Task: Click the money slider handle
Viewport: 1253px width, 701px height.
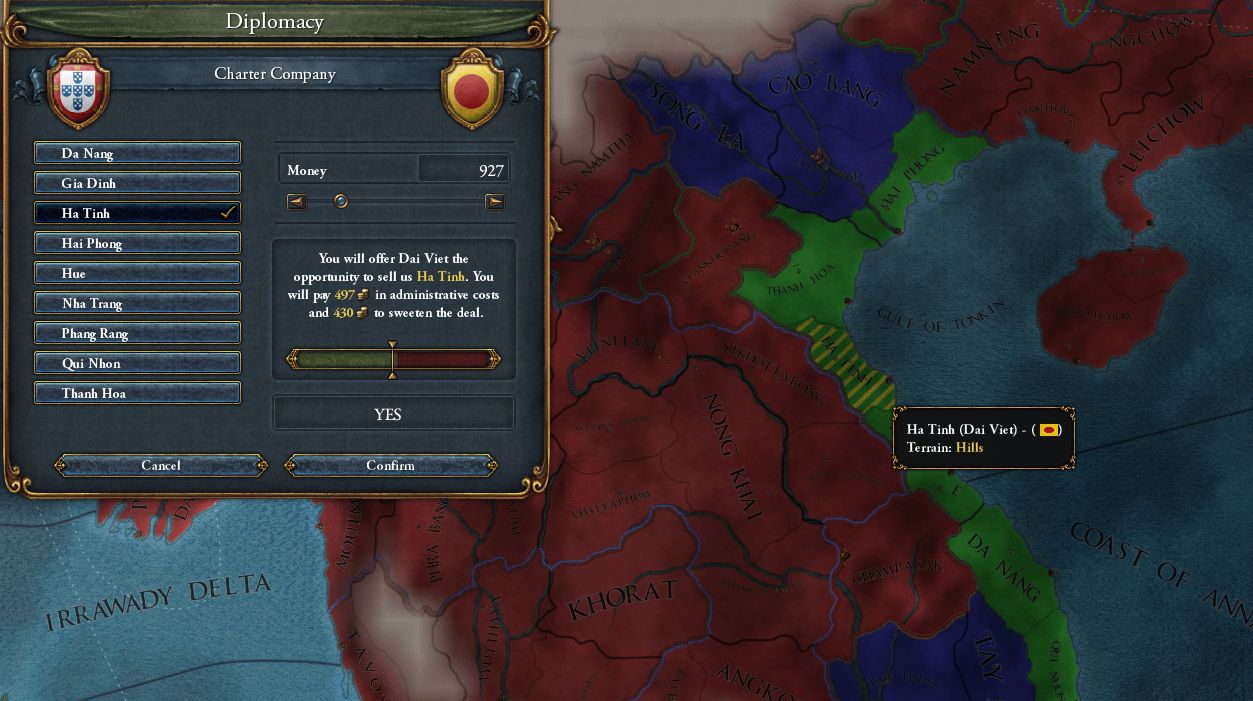Action: (x=341, y=201)
